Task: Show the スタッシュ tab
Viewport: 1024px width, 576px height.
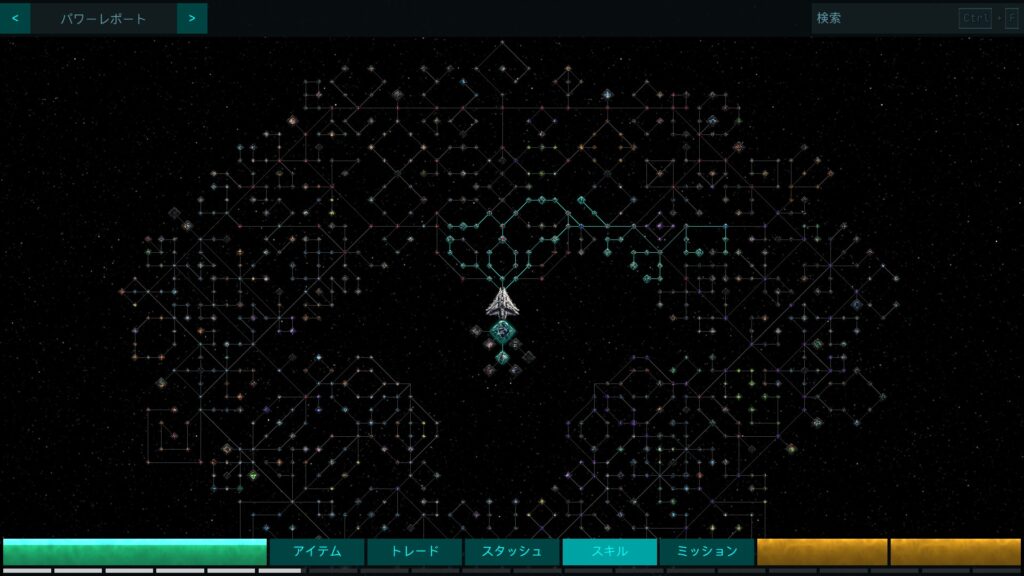Action: point(512,551)
